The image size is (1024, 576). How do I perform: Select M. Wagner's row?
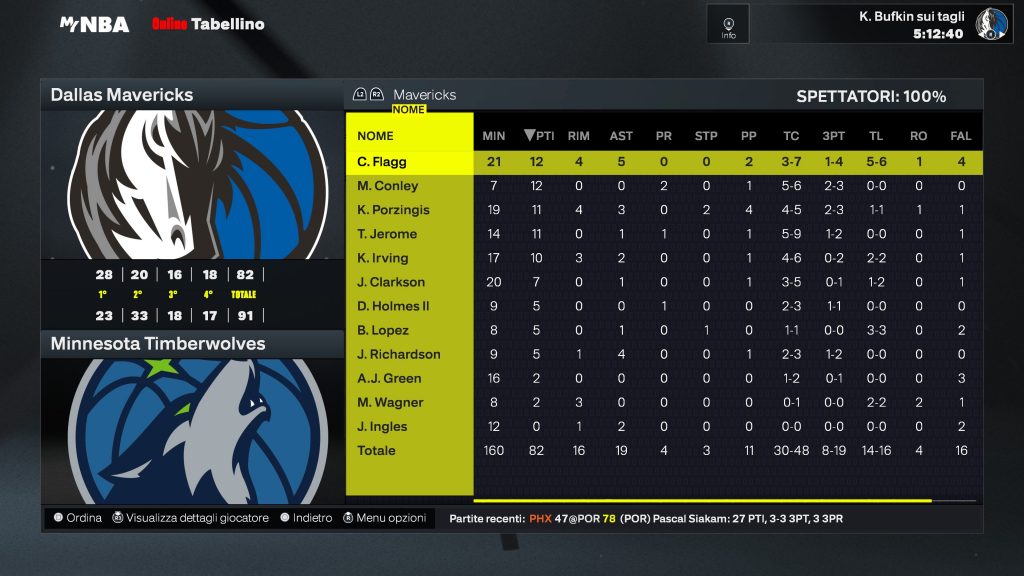[390, 402]
